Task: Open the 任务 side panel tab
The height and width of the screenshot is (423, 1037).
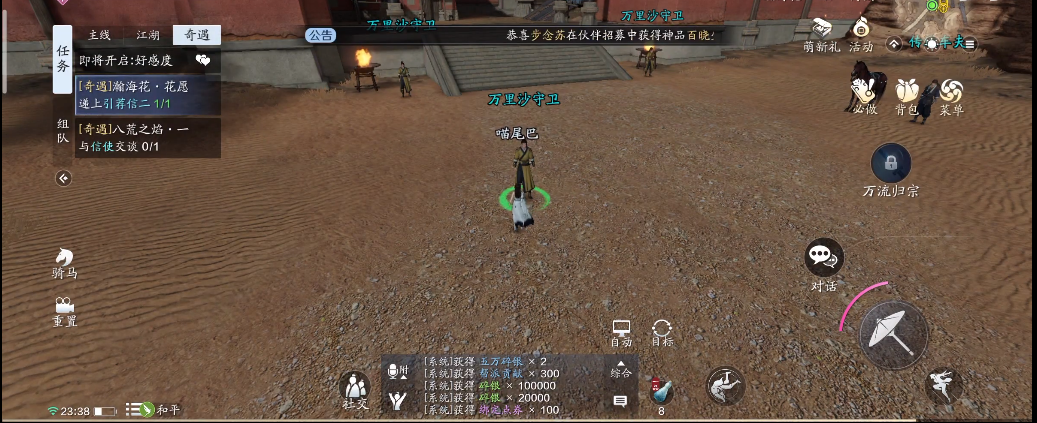Action: point(63,59)
